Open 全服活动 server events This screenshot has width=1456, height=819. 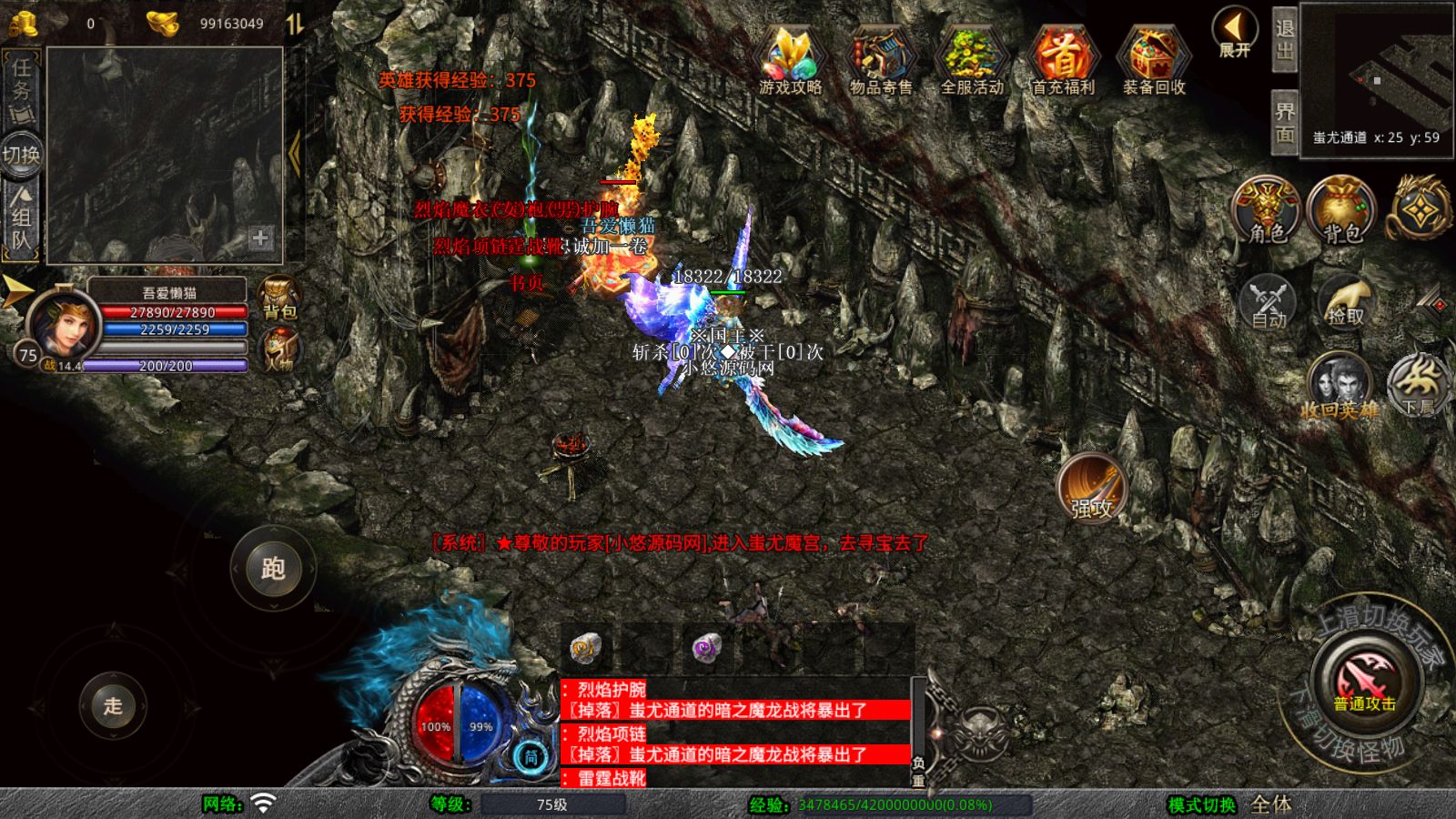pos(971,60)
